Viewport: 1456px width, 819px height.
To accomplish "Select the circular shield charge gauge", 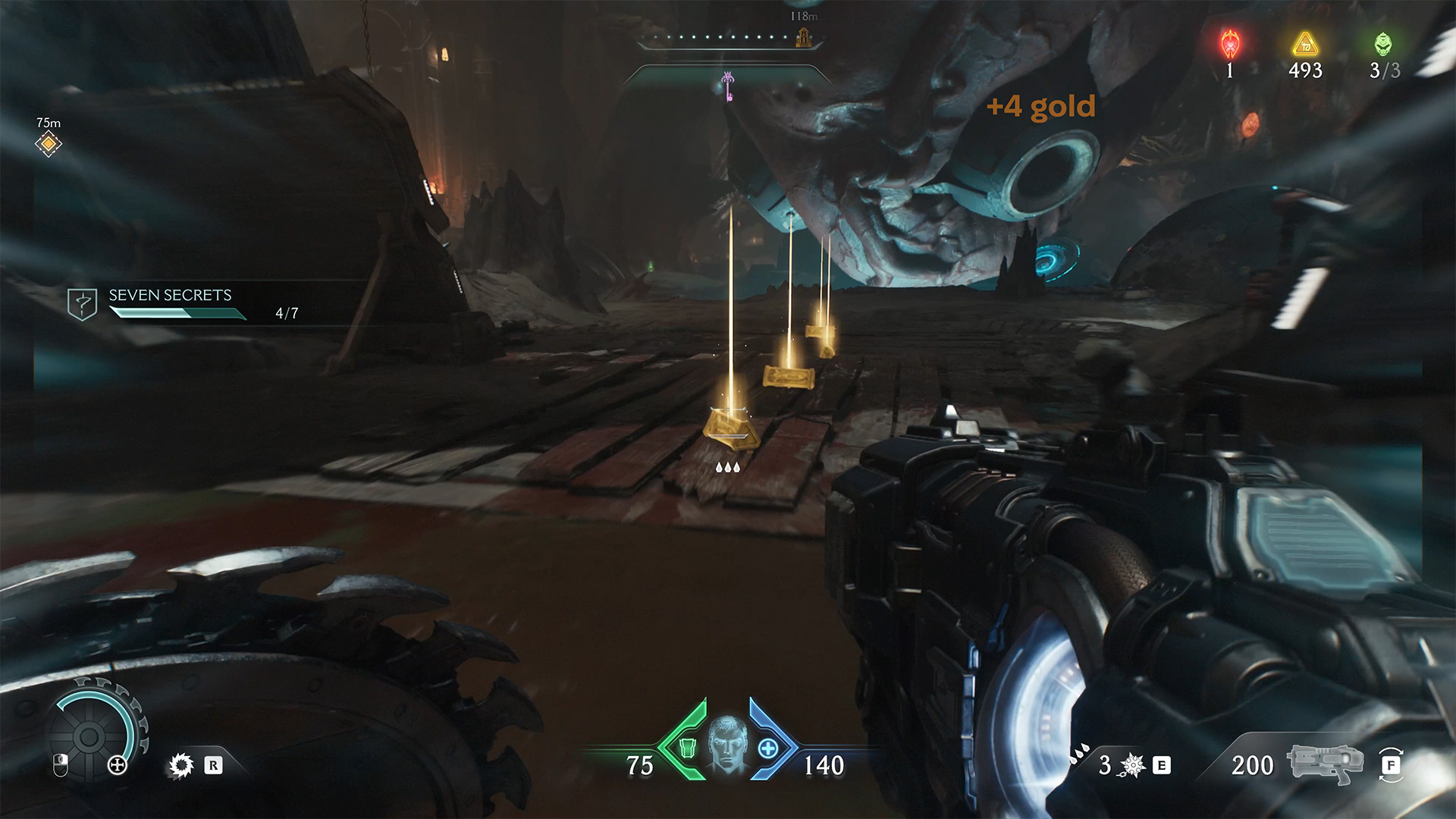I will [x=89, y=736].
